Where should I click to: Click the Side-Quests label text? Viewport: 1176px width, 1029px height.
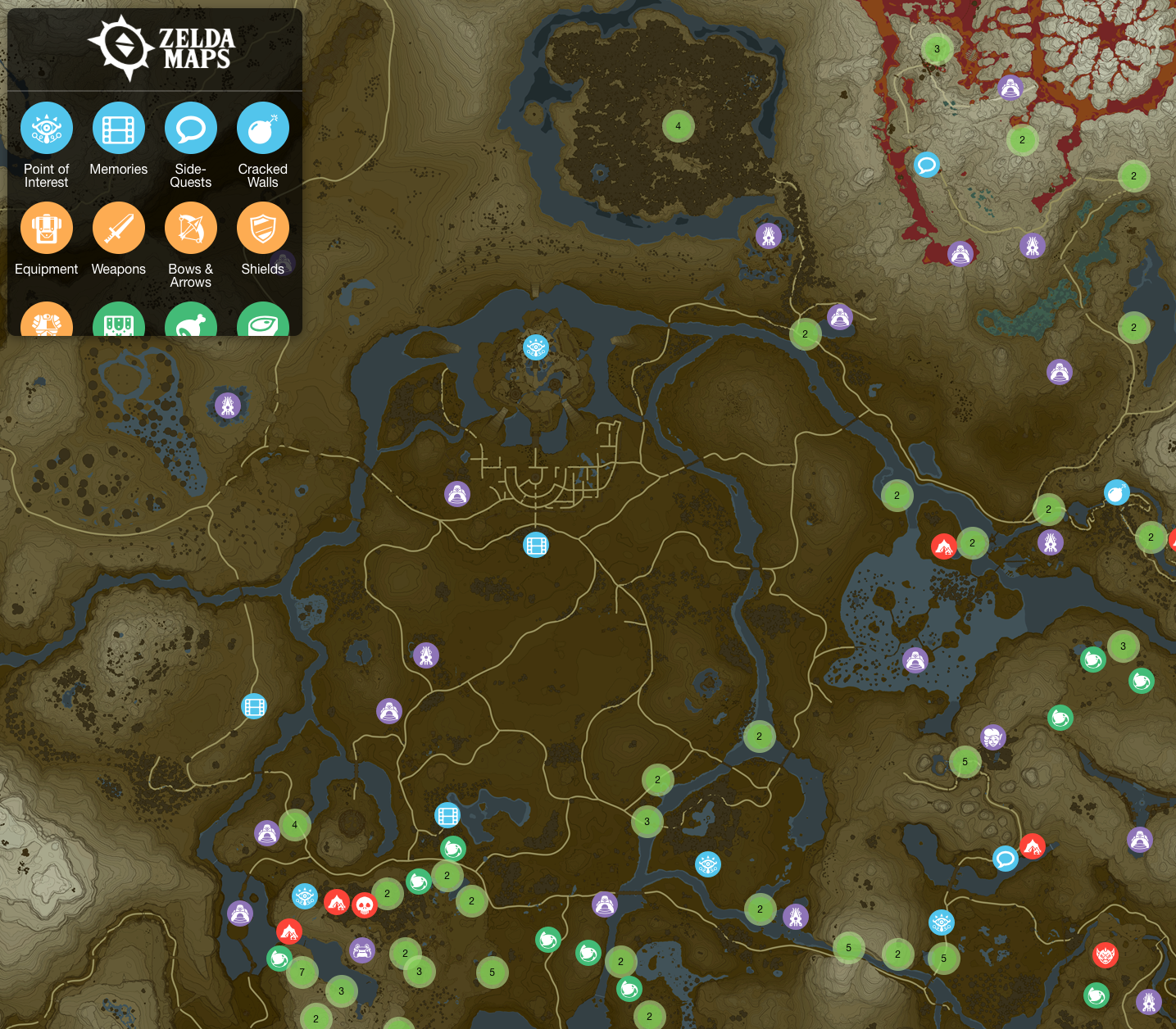[191, 175]
